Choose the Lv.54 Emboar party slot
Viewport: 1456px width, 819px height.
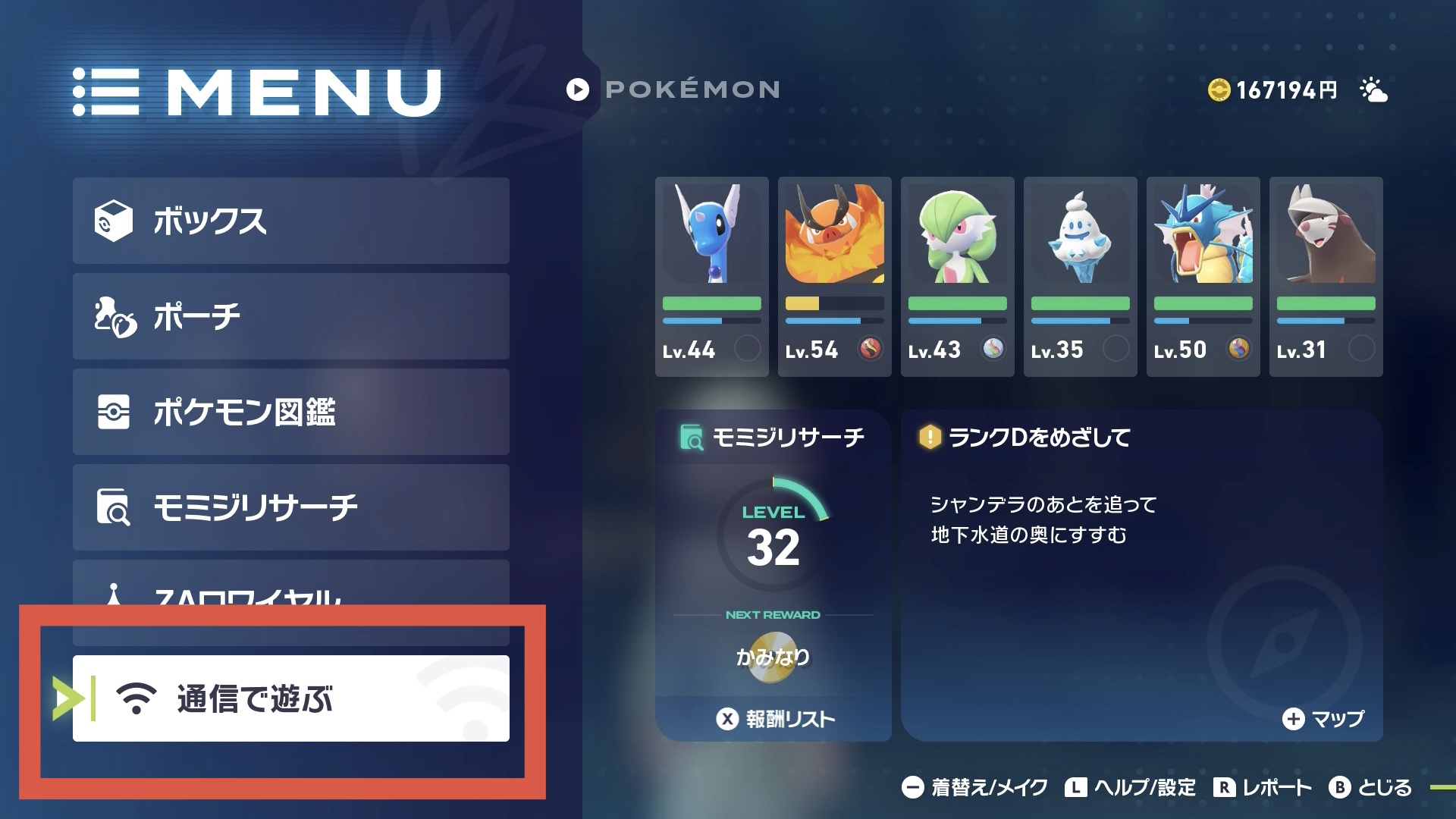tap(834, 277)
